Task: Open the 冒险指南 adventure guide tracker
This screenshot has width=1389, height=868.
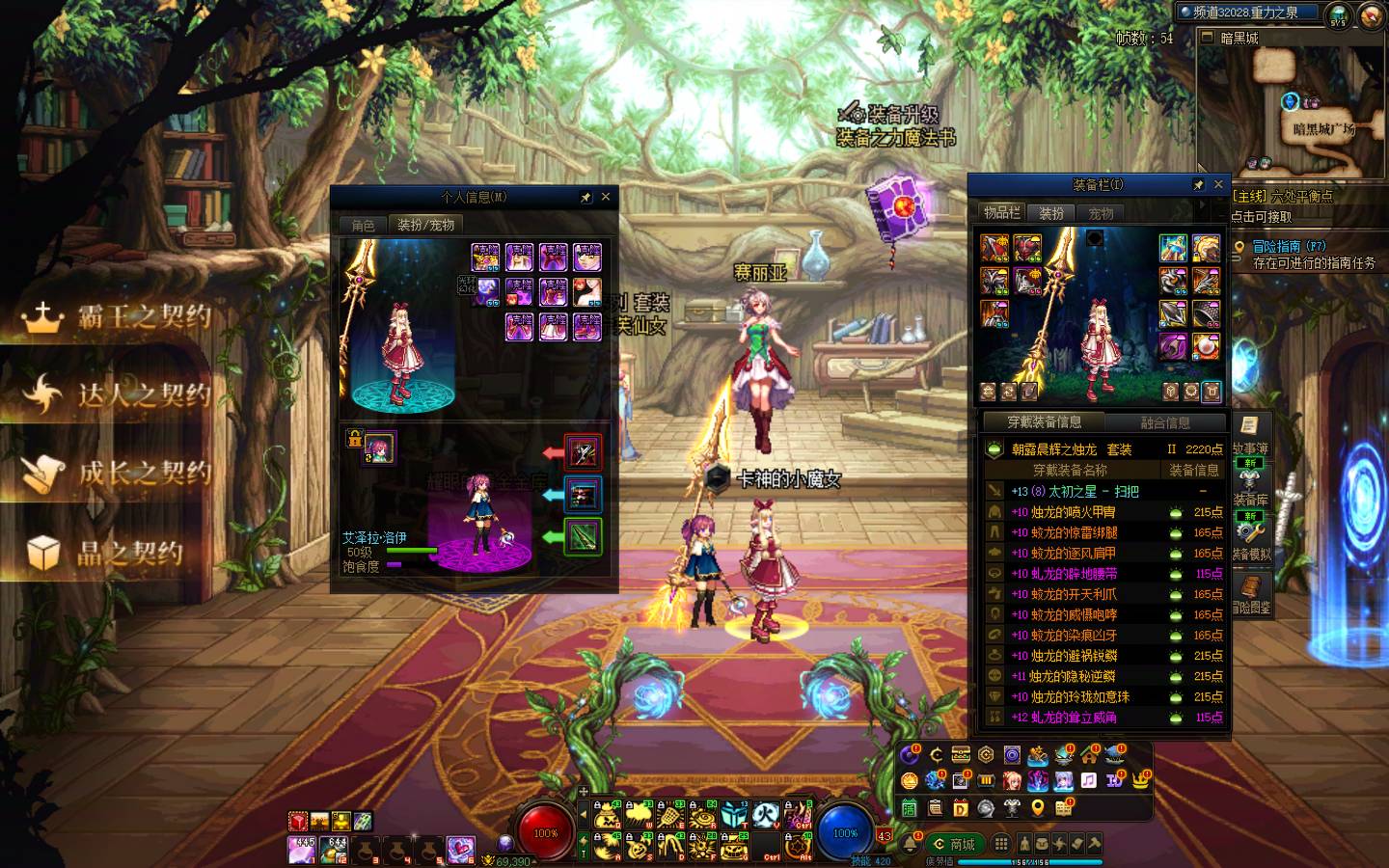Action: pos(1289,247)
